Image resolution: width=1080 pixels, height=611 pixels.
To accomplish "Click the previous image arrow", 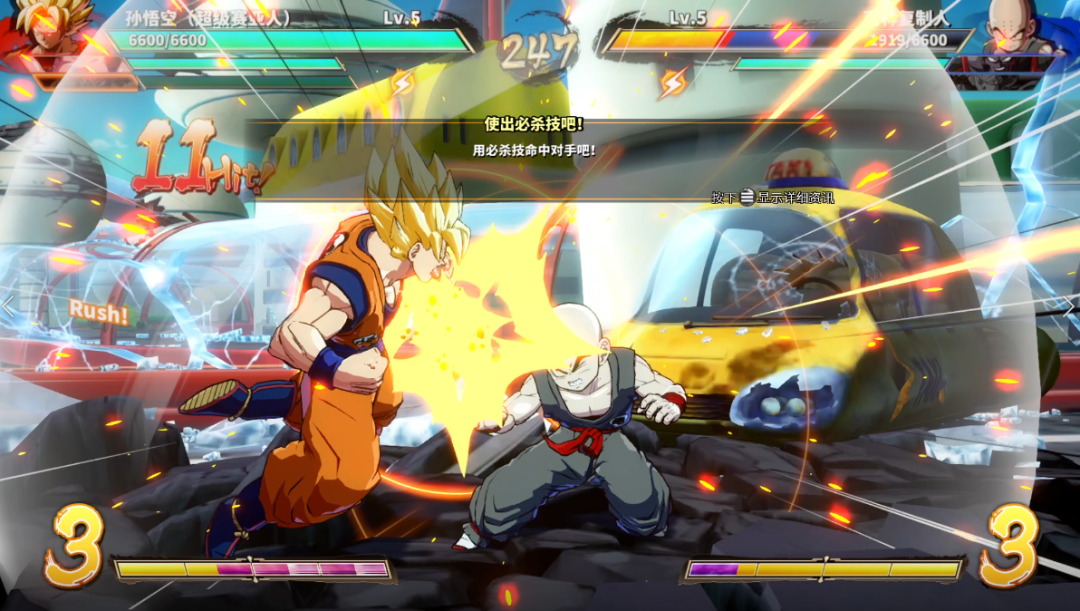I will 9,305.
